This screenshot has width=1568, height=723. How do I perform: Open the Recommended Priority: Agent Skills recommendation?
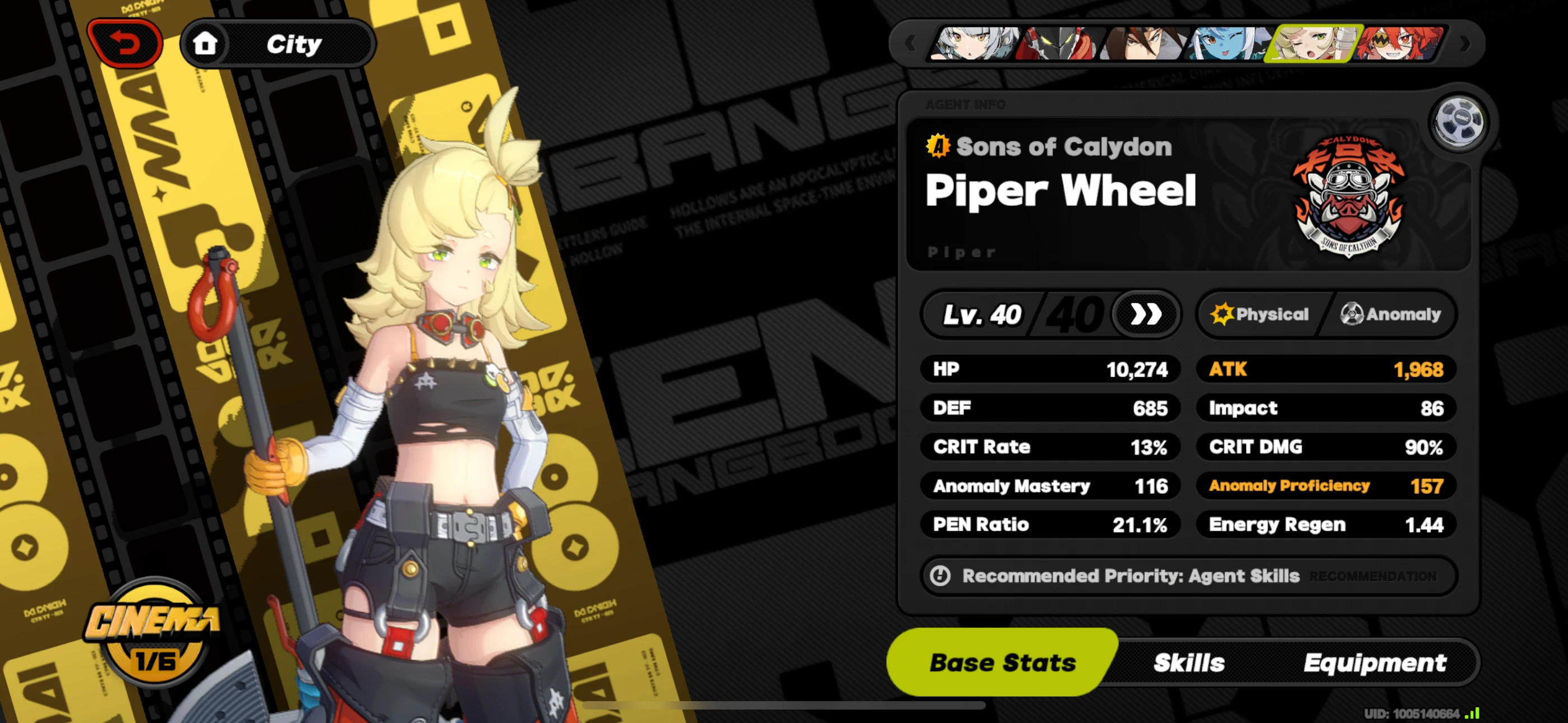[1190, 576]
